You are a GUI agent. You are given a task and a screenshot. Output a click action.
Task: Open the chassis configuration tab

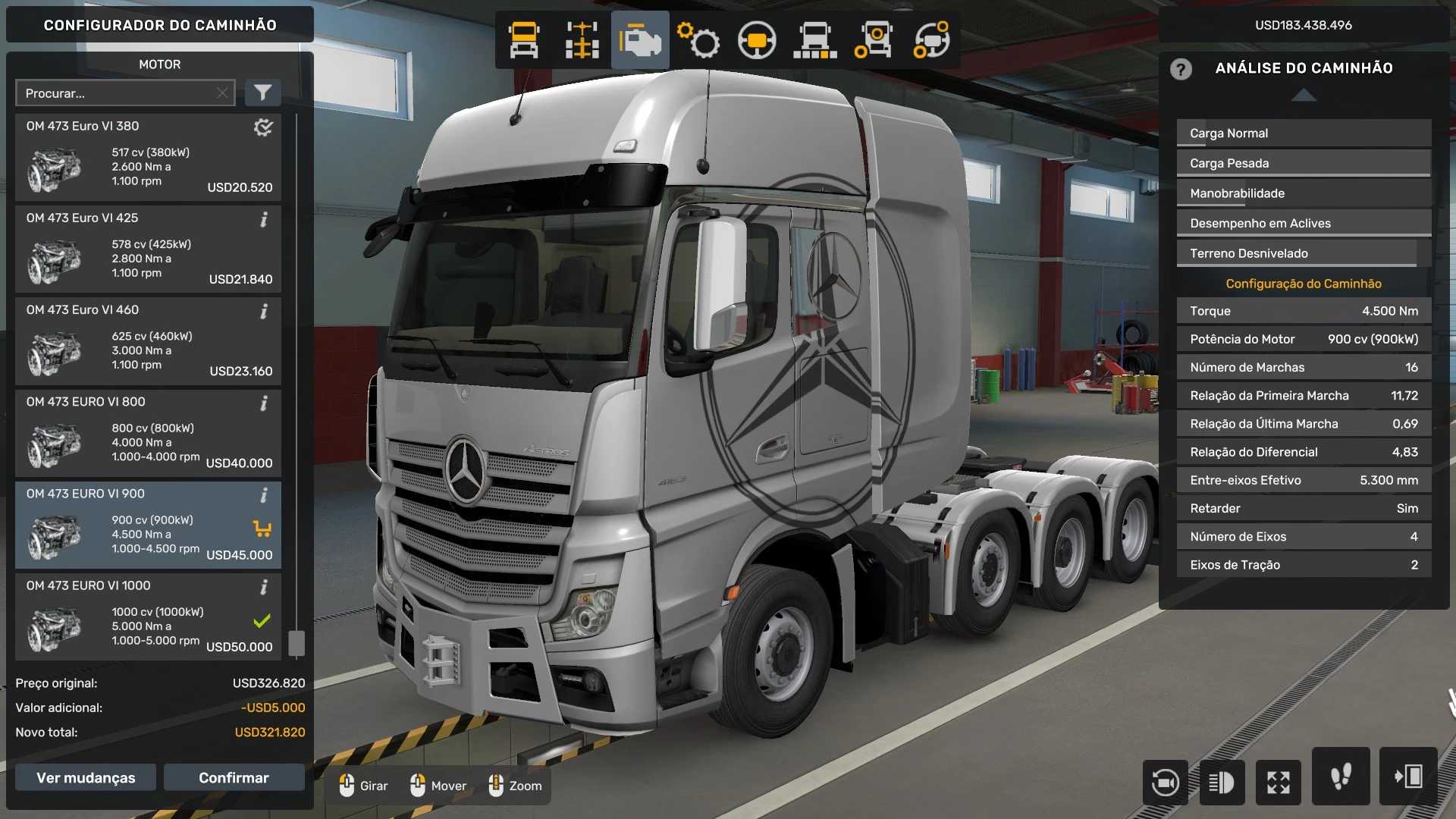pos(582,40)
